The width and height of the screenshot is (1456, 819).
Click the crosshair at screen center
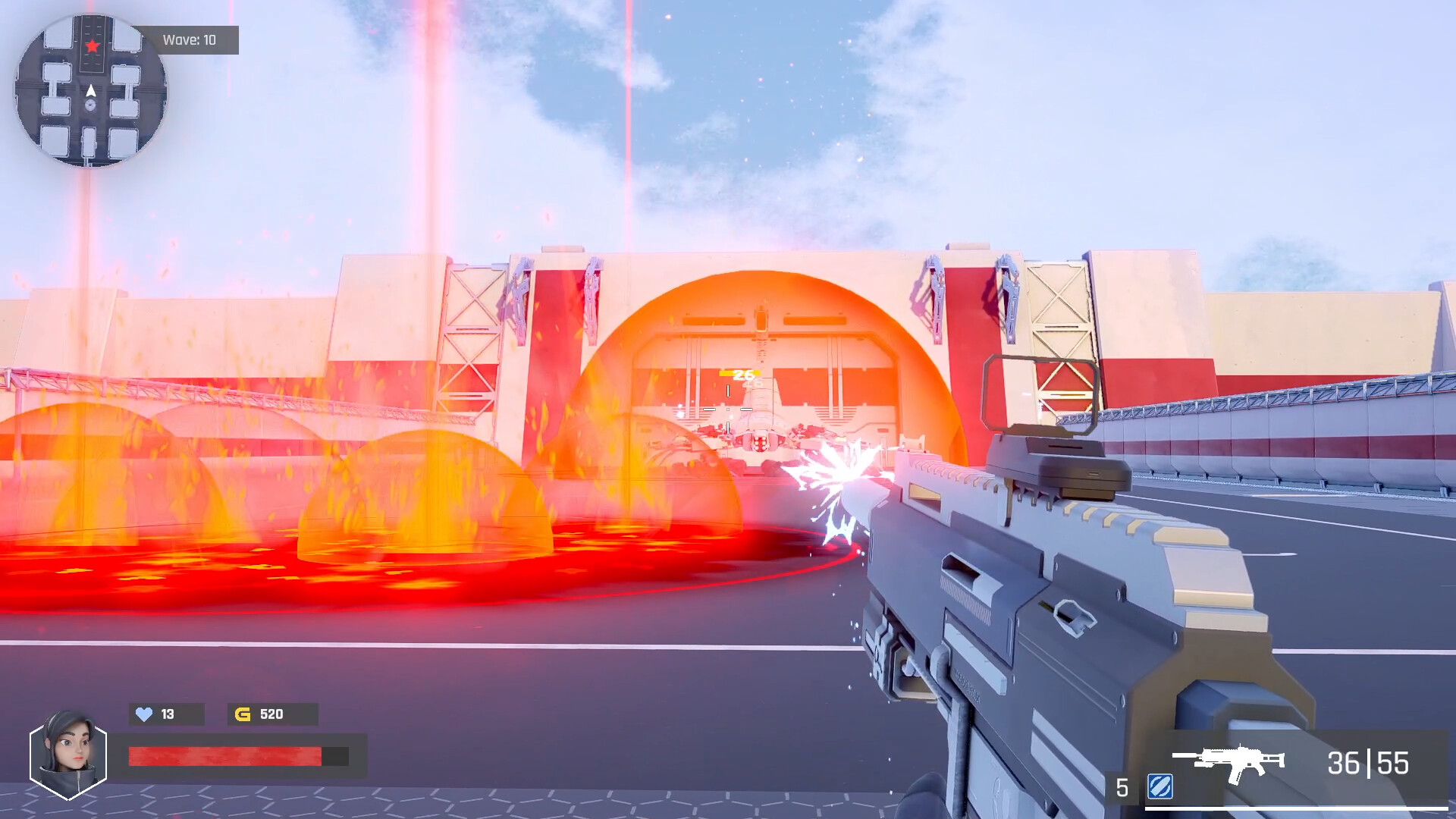coord(728,409)
